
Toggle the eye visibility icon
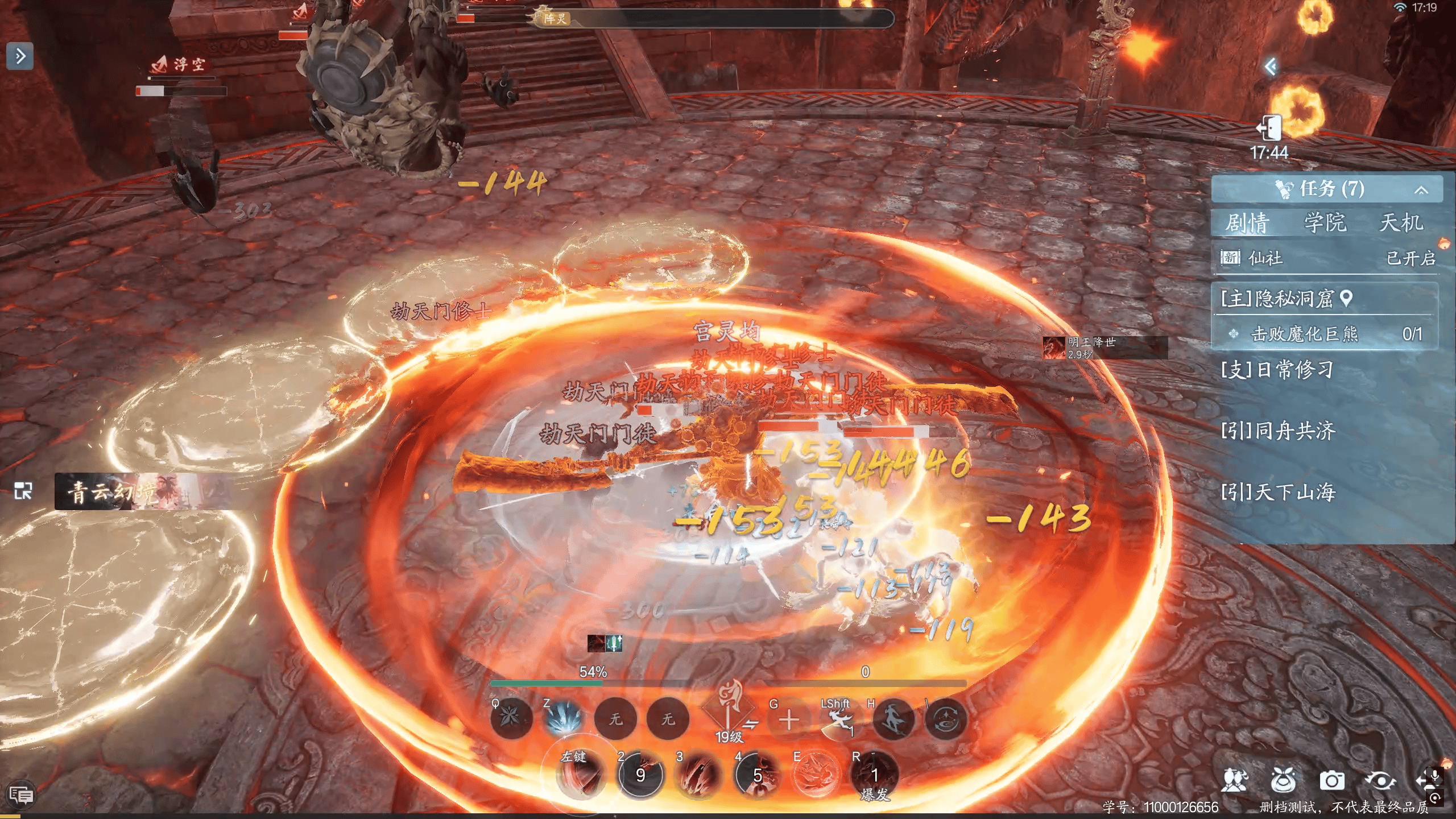(1380, 781)
